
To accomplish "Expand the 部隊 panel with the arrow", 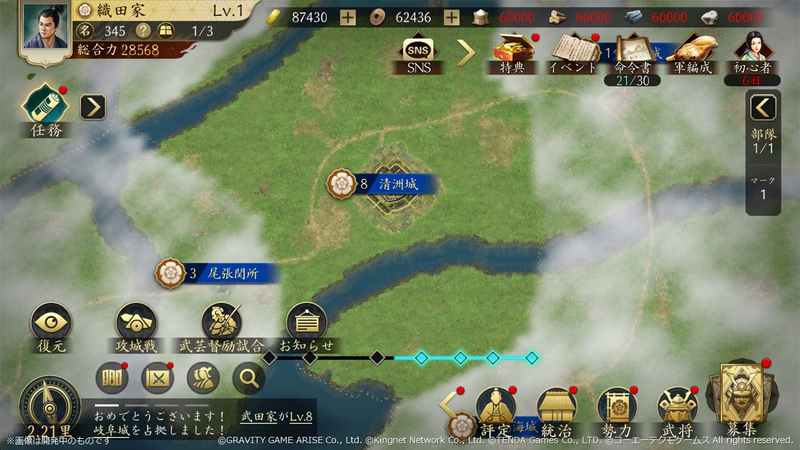I will point(764,107).
